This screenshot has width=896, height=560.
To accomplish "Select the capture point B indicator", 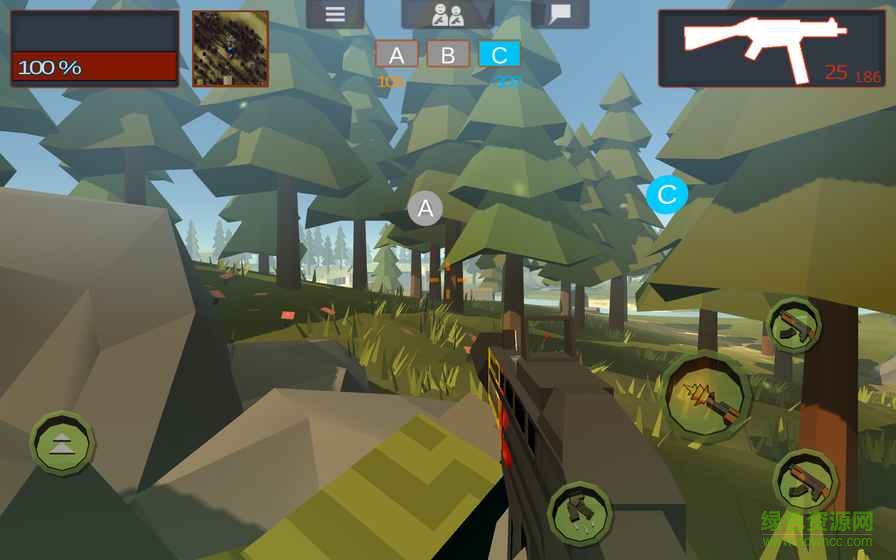I will (x=447, y=55).
